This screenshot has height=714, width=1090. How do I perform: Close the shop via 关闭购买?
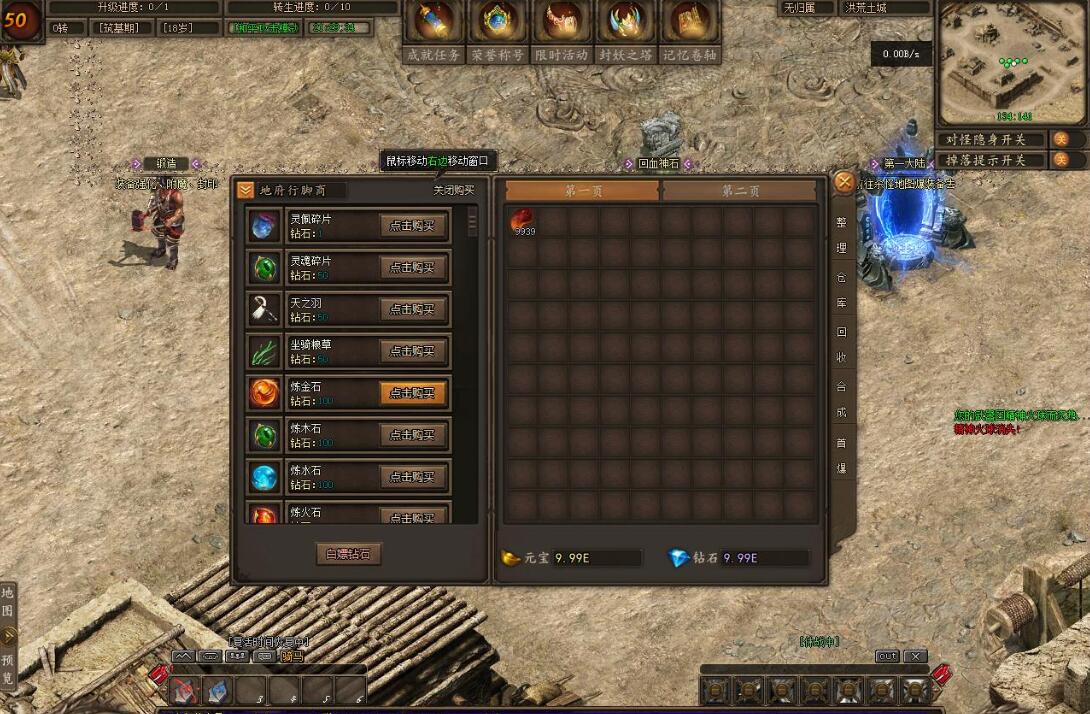(453, 190)
